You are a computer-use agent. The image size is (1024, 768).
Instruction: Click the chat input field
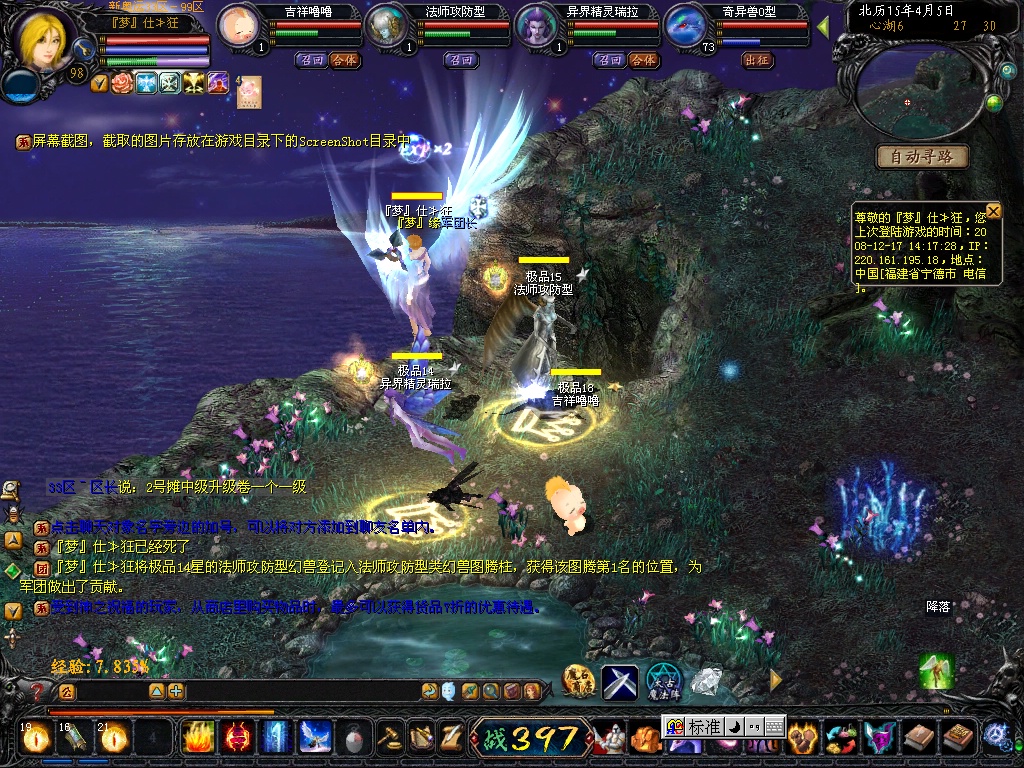pyautogui.click(x=110, y=691)
